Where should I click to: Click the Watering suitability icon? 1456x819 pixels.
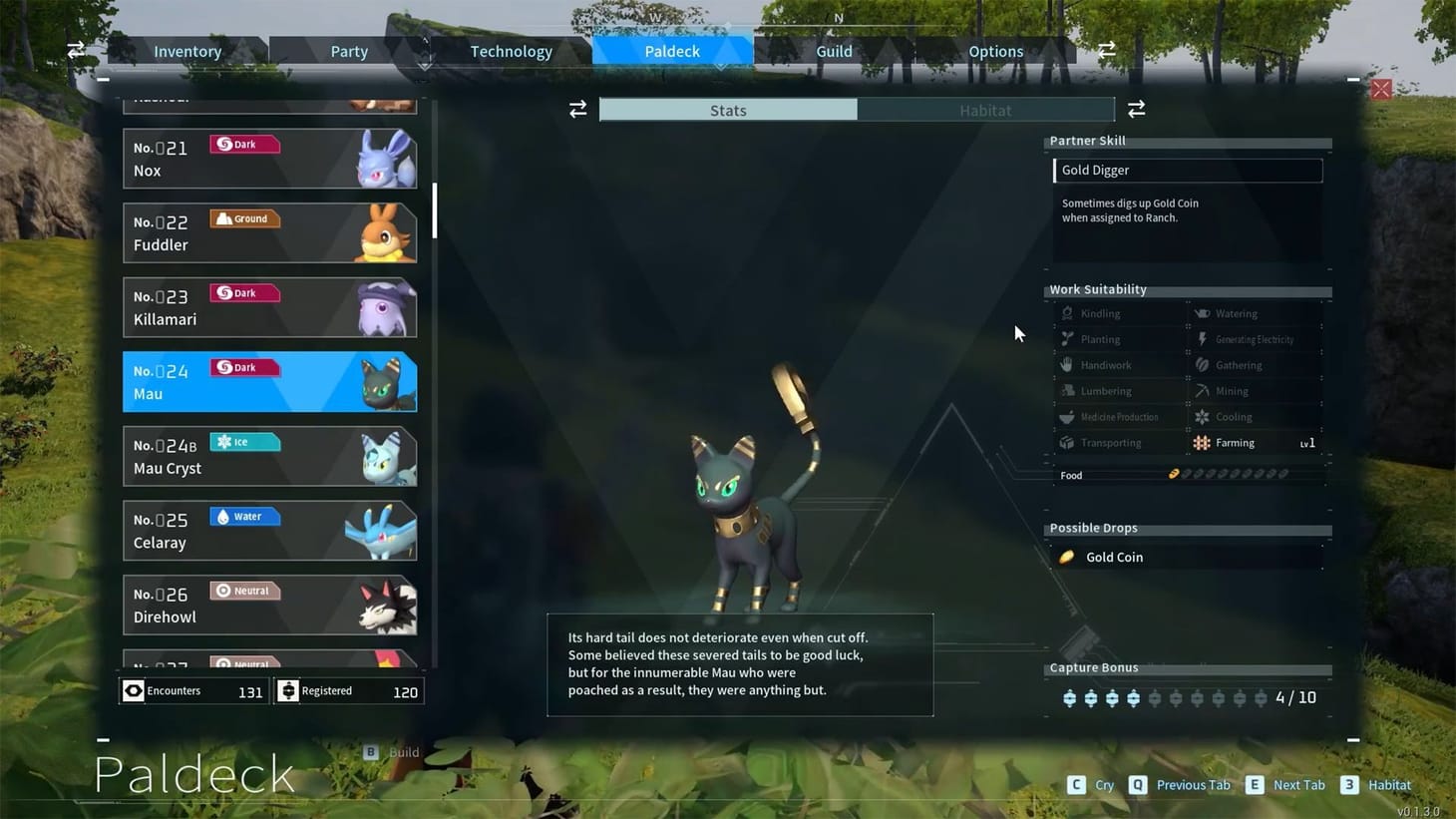tap(1202, 313)
